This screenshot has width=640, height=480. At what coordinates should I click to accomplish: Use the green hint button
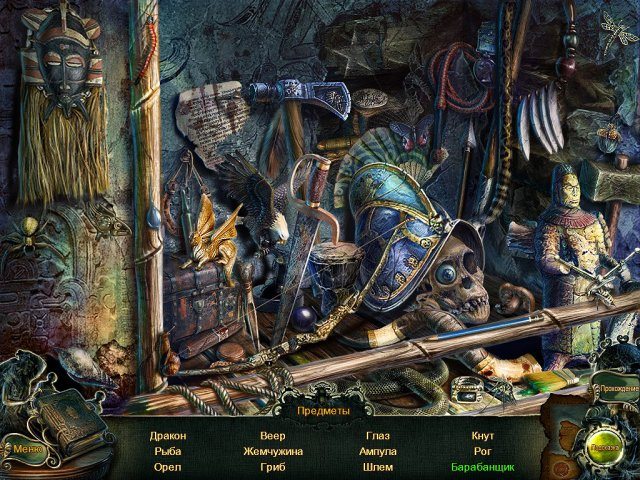pyautogui.click(x=602, y=448)
